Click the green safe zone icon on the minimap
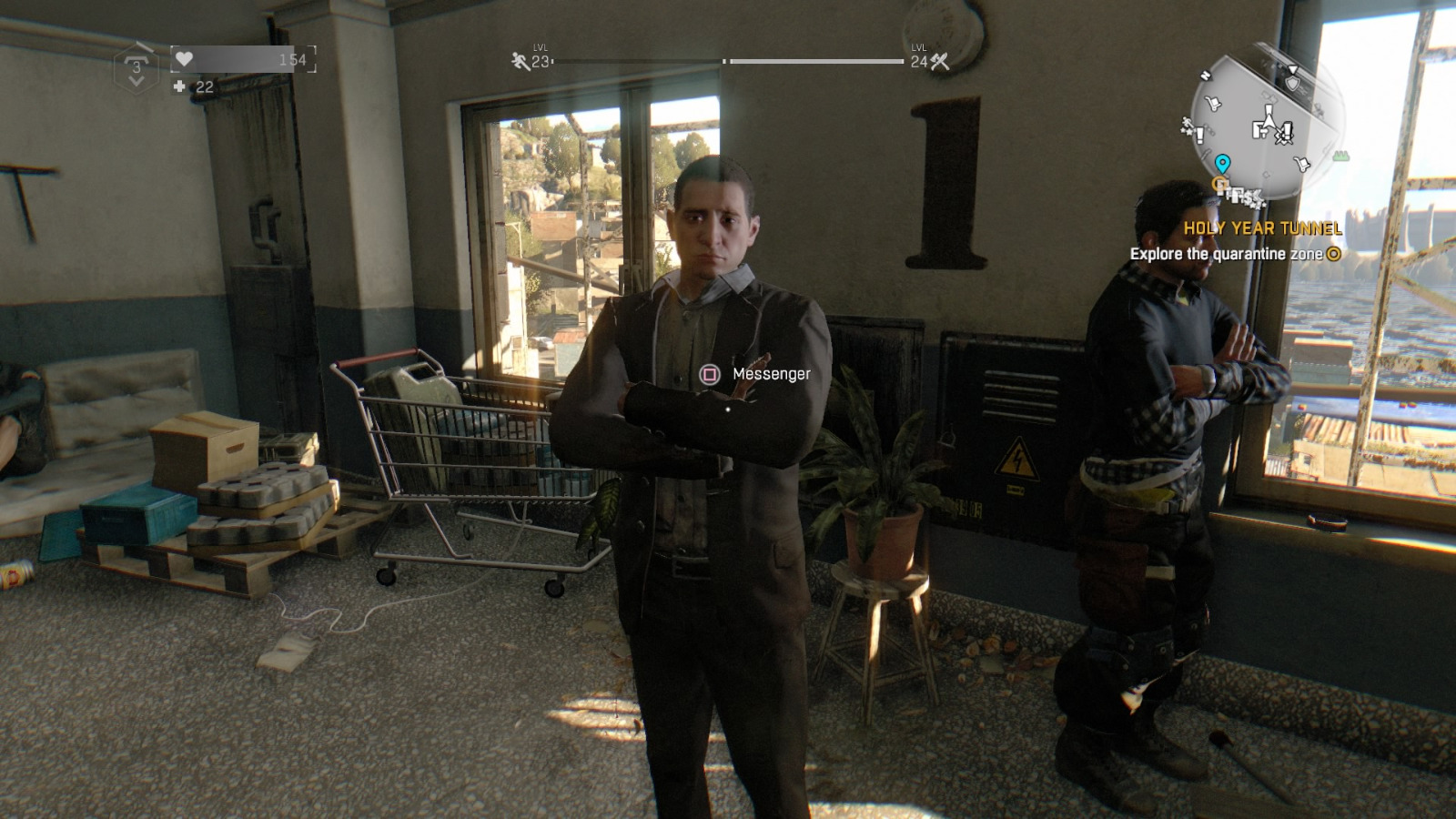The image size is (1456, 819). [1341, 156]
